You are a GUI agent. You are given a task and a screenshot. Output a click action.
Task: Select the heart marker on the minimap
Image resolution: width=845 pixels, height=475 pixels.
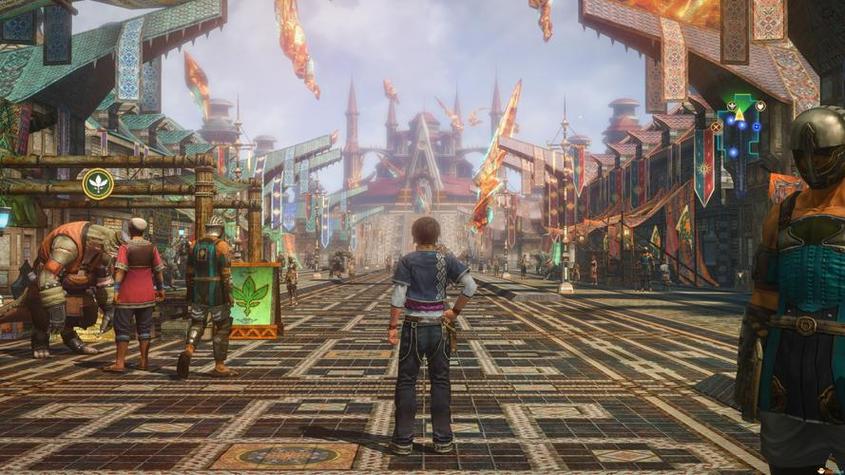(x=760, y=106)
